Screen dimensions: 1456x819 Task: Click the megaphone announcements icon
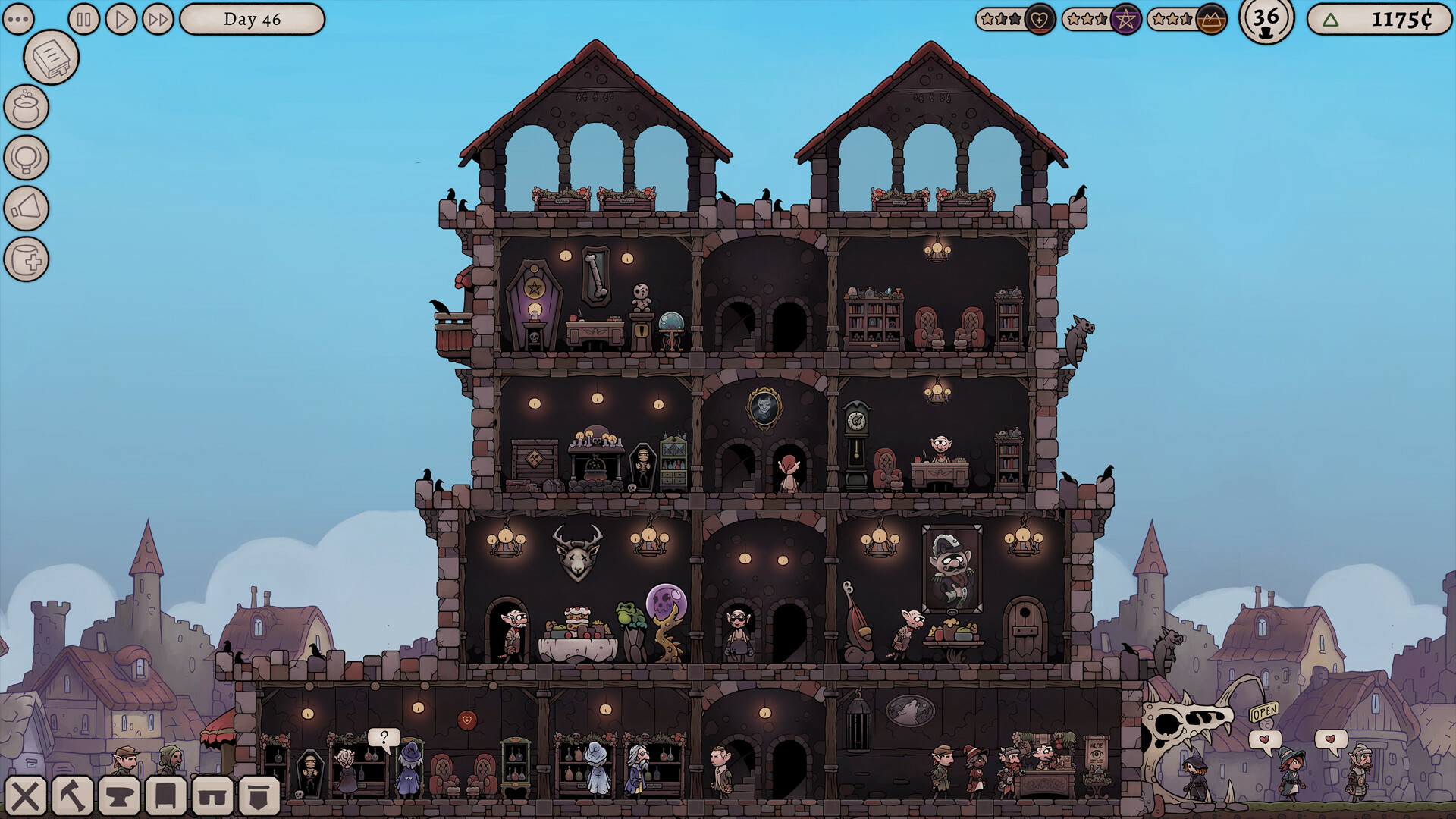(x=27, y=207)
